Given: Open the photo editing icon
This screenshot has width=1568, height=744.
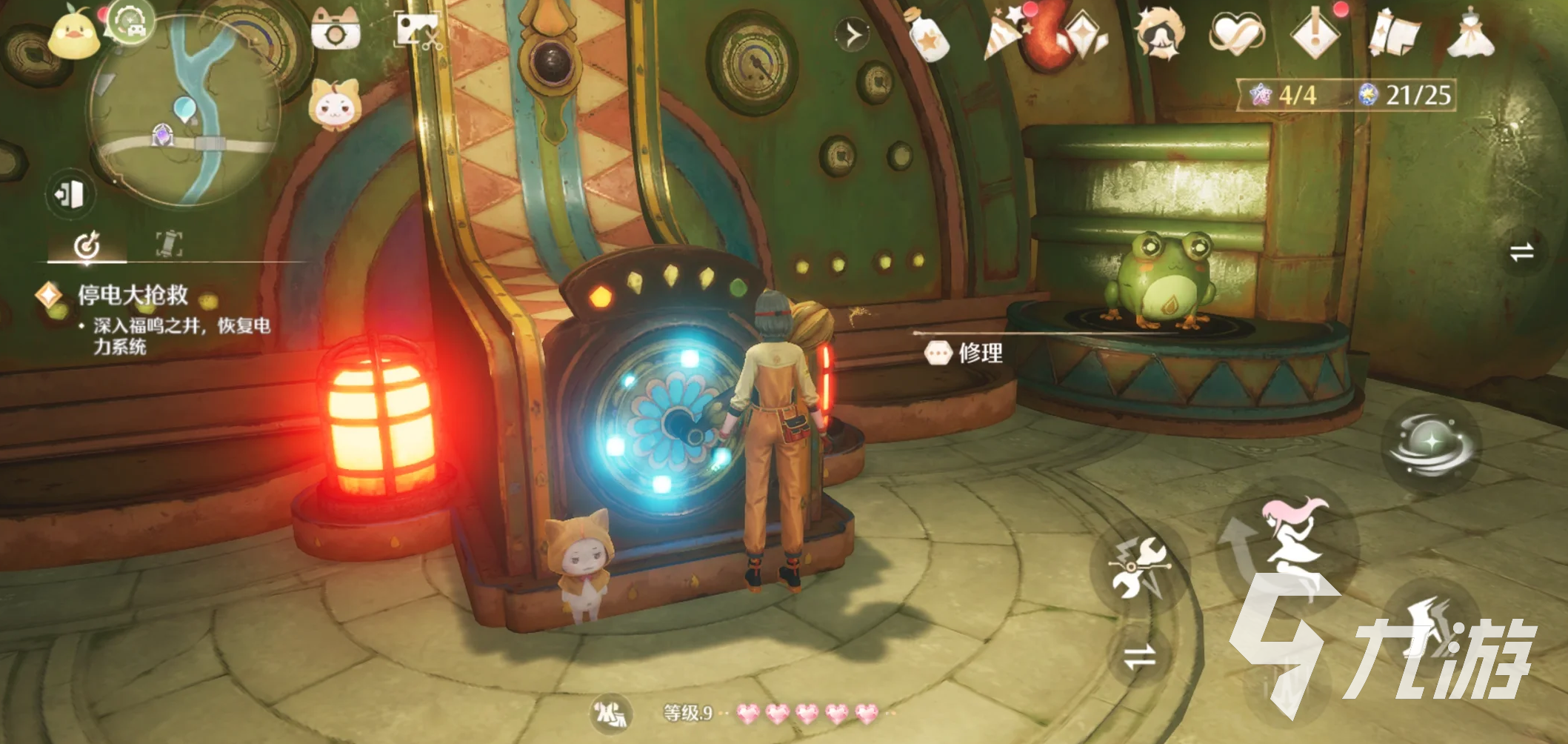Looking at the screenshot, I should 418,30.
